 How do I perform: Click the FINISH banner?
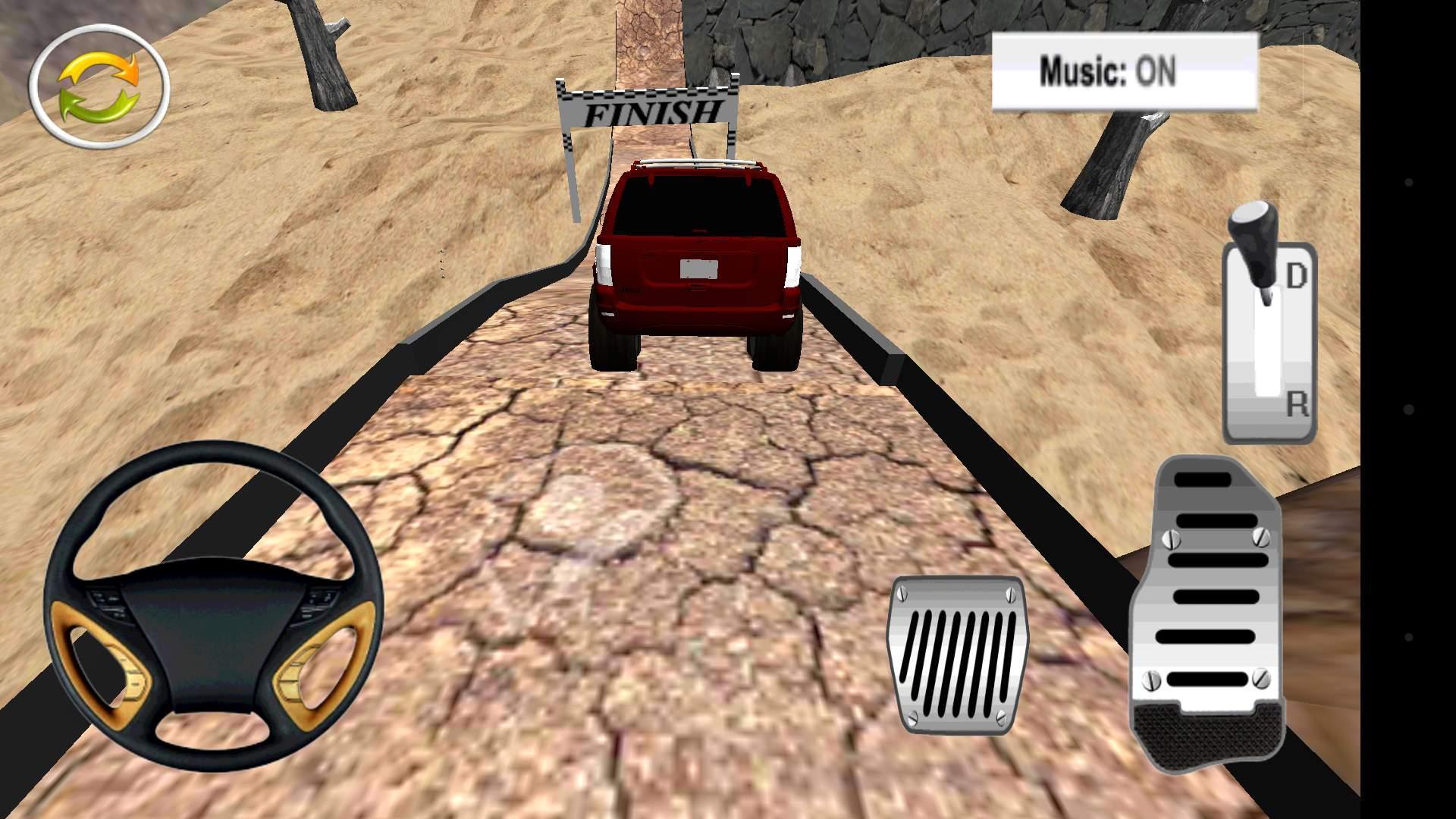coord(651,110)
